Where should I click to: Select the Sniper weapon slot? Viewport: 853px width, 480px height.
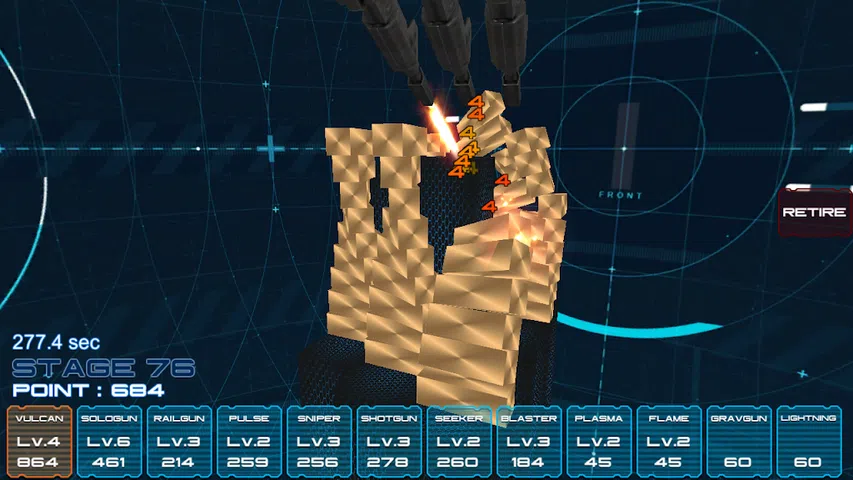[x=318, y=441]
